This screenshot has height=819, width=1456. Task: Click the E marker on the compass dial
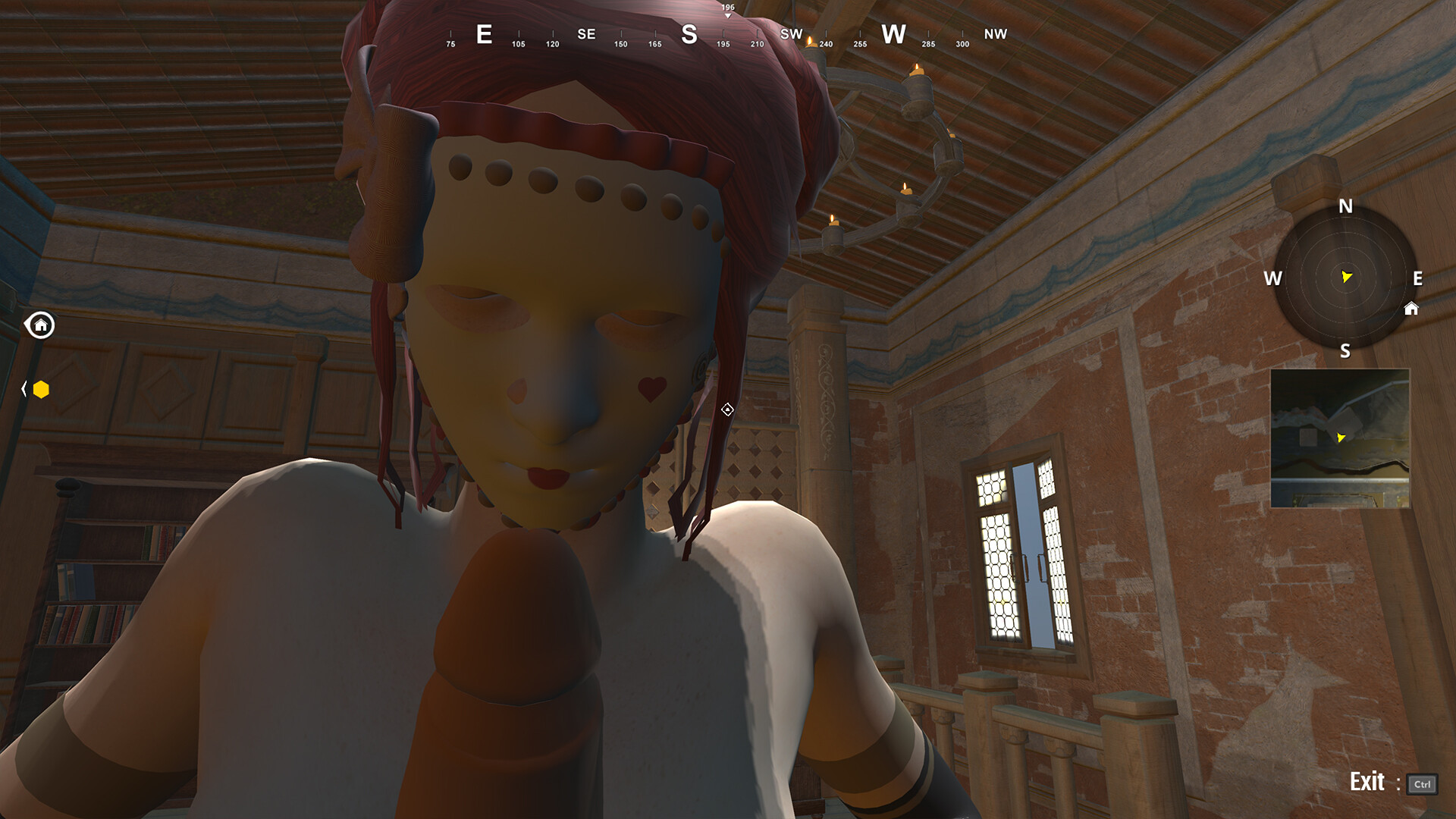click(1417, 279)
